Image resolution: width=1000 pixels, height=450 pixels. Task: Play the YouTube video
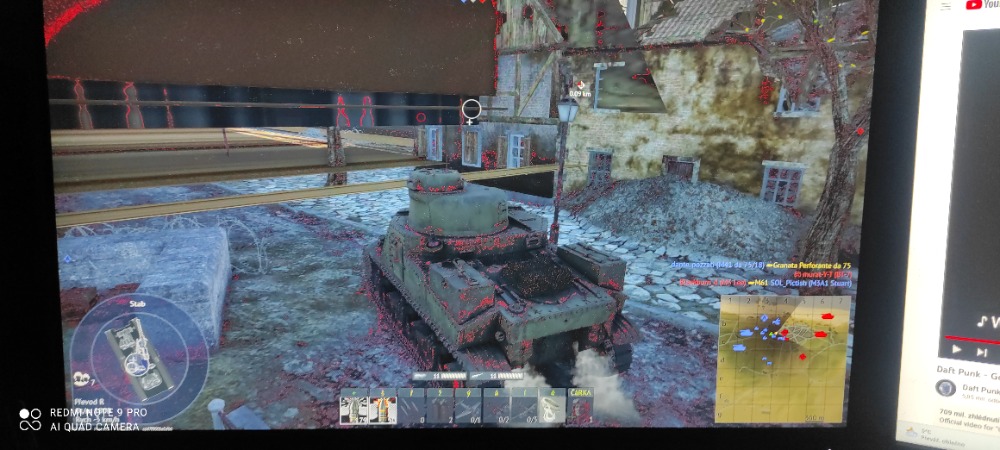point(958,350)
